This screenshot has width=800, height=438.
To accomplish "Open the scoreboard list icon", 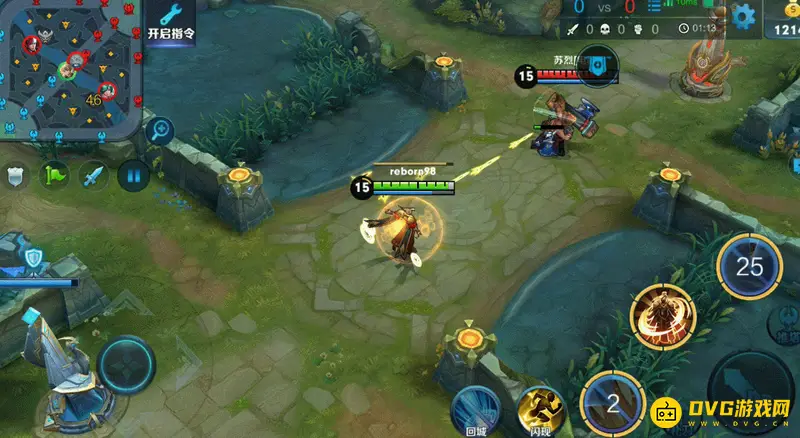I will 656,9.
